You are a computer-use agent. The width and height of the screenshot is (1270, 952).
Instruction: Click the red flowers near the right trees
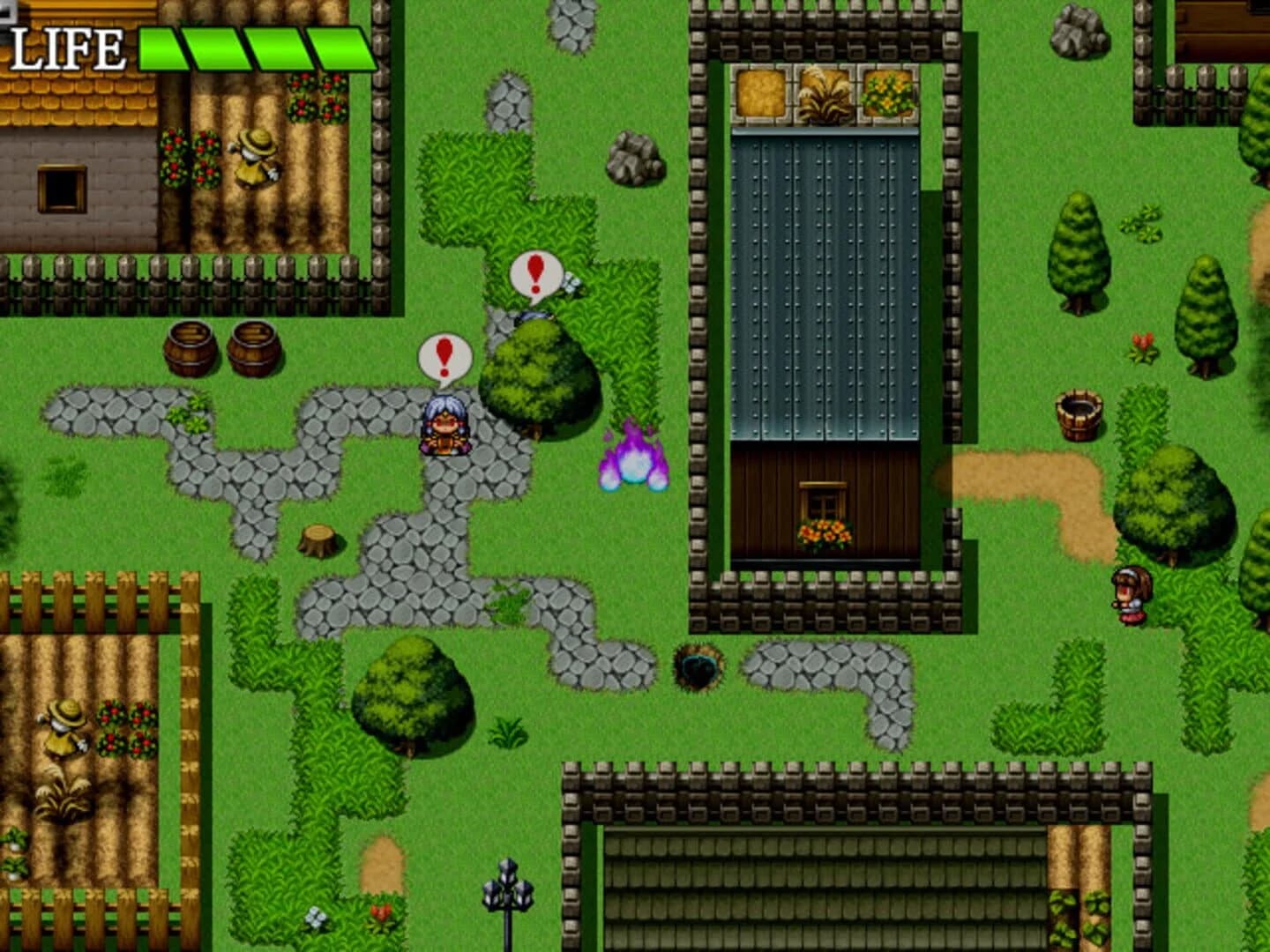1141,343
